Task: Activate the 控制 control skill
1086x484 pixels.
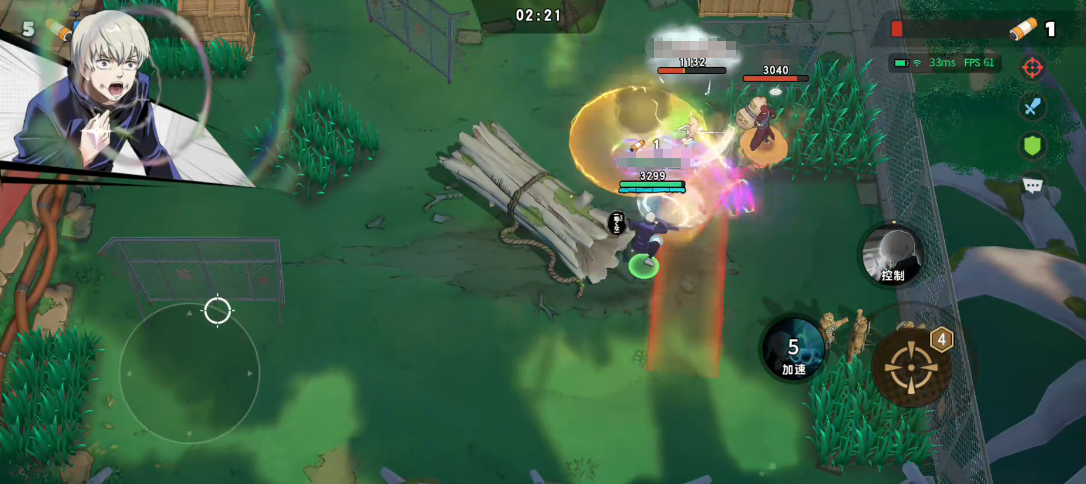Action: pyautogui.click(x=892, y=255)
